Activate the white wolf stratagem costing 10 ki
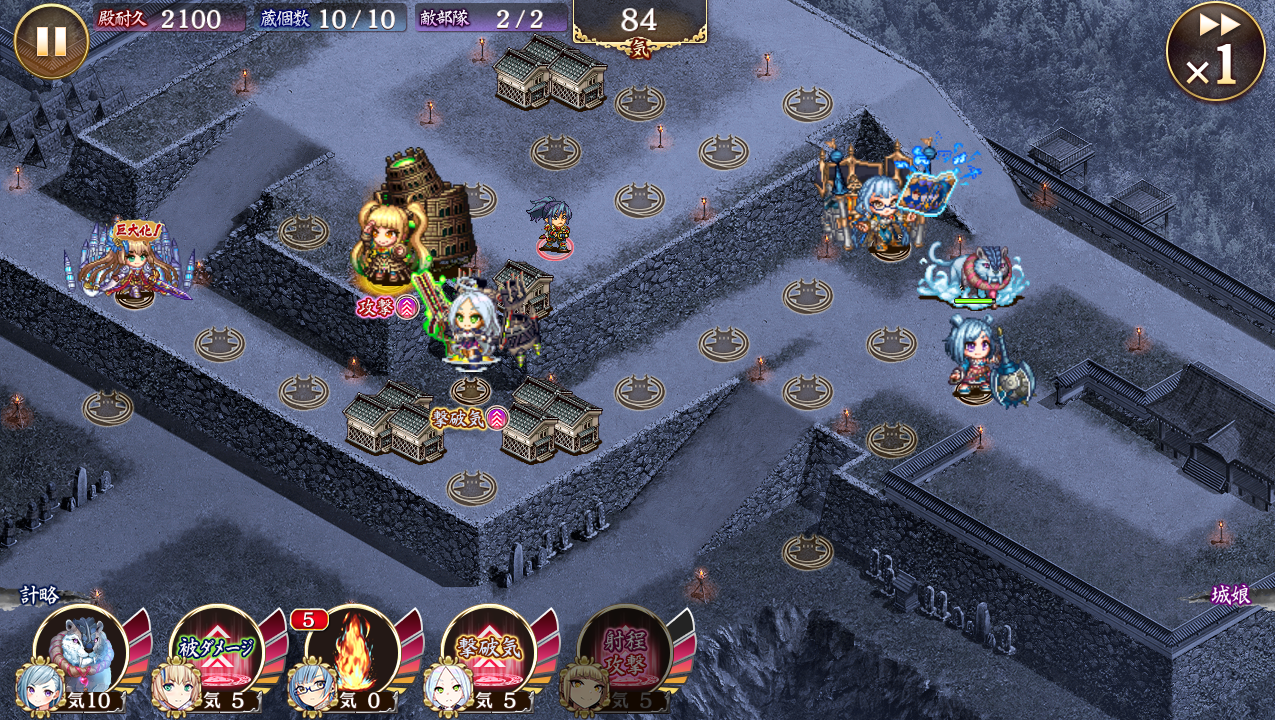The height and width of the screenshot is (720, 1275). (81, 652)
